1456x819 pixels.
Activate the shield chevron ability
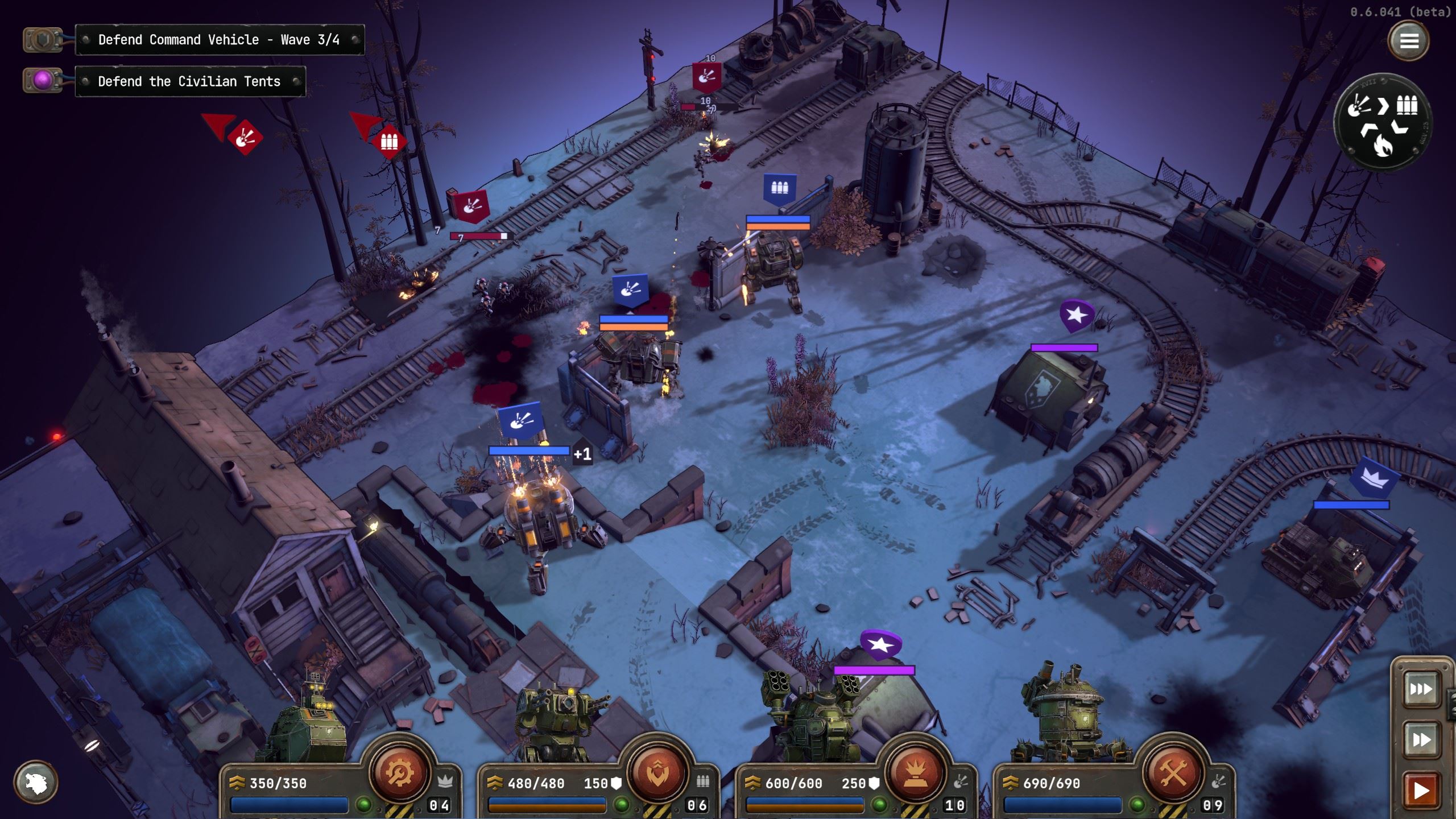pyautogui.click(x=657, y=772)
